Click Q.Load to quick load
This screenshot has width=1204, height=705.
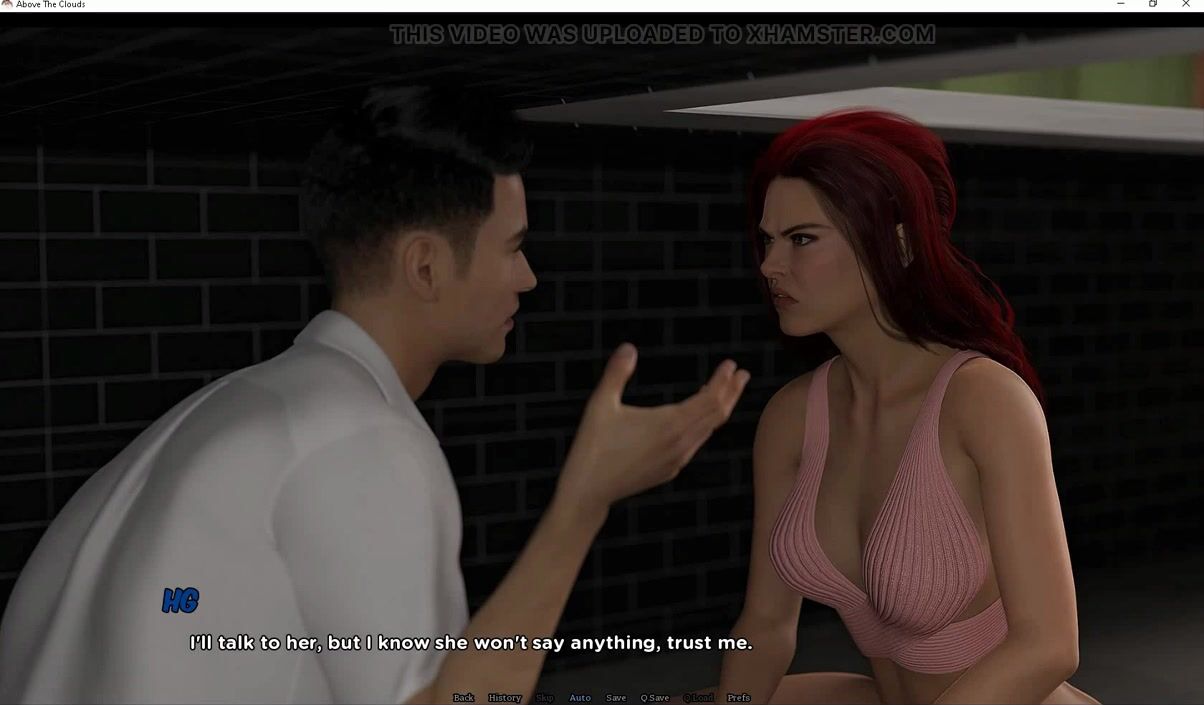pos(698,698)
